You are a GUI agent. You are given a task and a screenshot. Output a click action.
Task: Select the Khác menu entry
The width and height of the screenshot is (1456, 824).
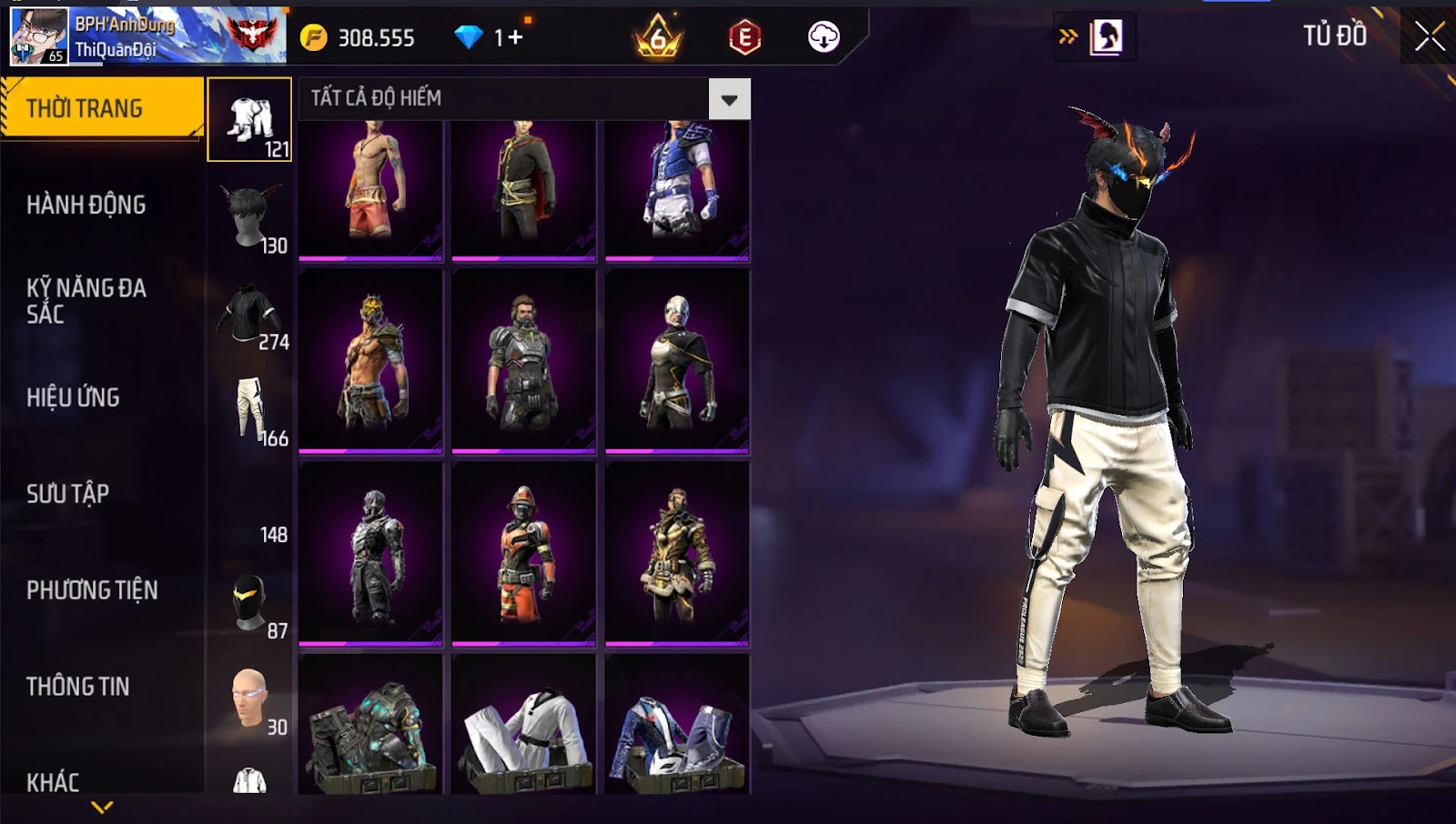(53, 781)
